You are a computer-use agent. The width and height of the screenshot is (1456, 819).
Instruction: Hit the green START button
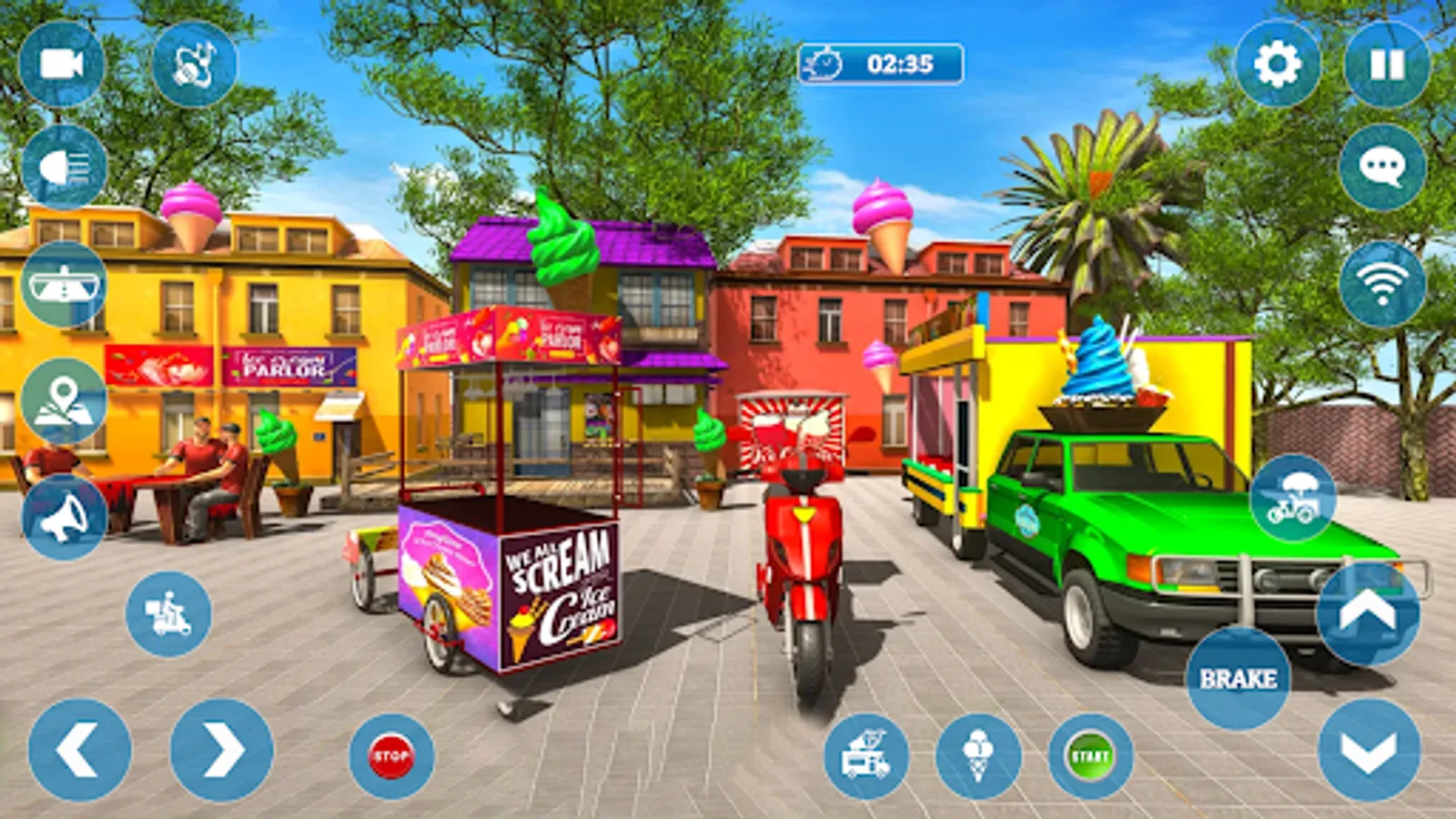coord(1090,756)
